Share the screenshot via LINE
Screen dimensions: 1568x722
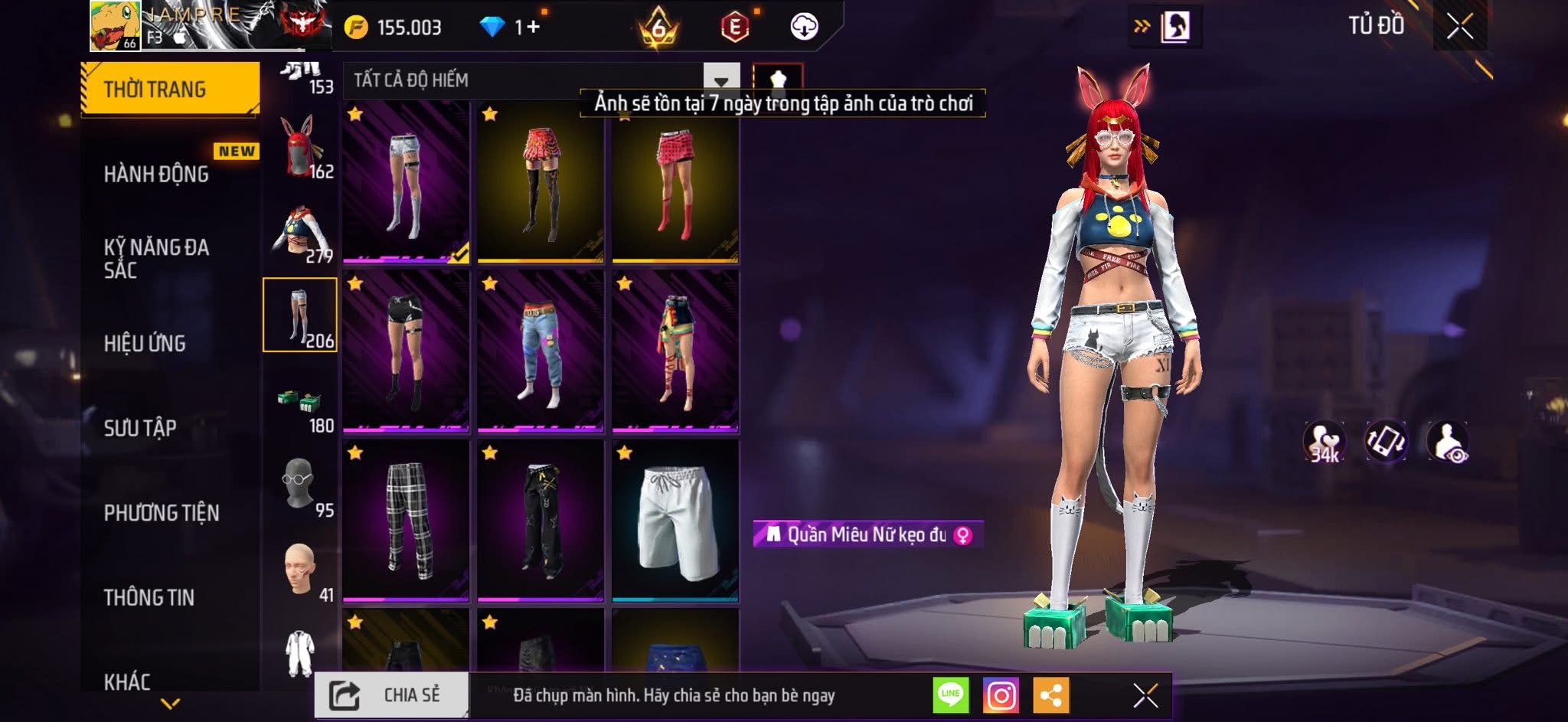(x=950, y=695)
